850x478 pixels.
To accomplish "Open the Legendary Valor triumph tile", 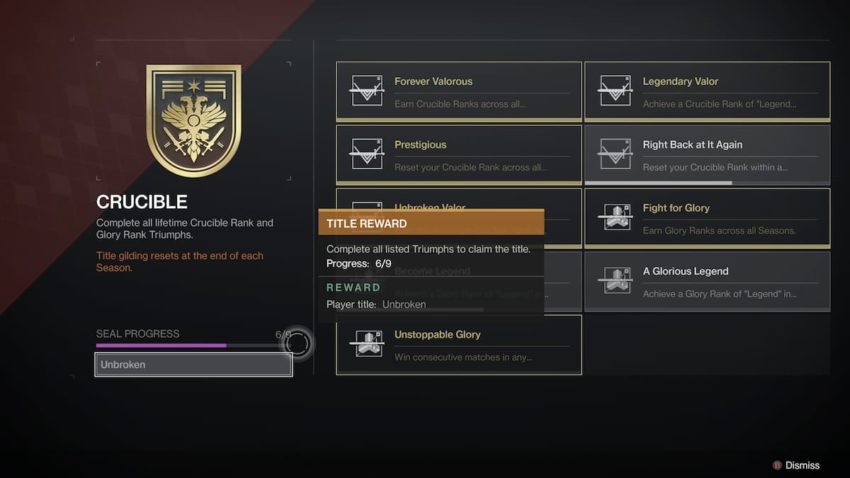I will (x=707, y=91).
